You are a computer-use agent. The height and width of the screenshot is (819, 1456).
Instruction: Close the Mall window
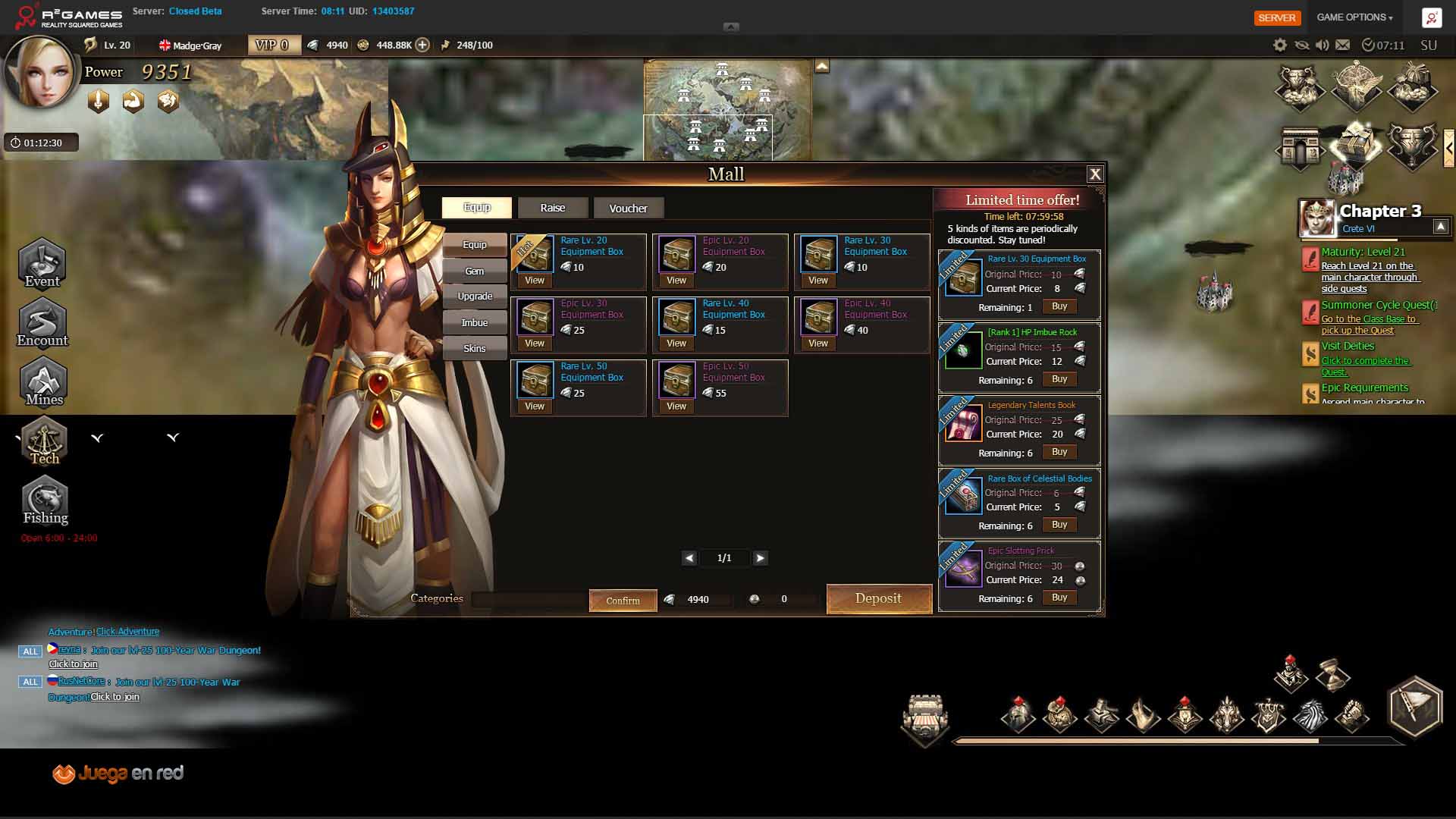tap(1095, 174)
